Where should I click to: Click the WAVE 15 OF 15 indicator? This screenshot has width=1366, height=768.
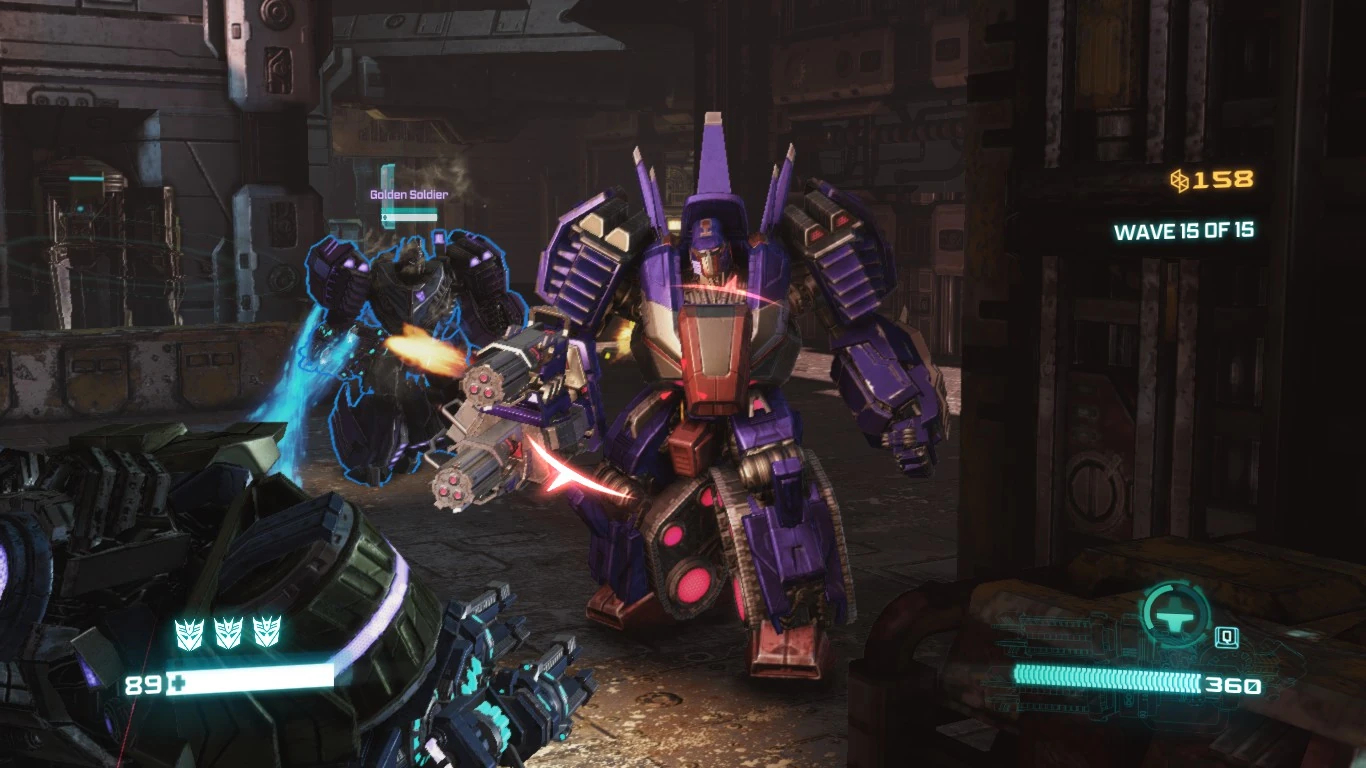tap(1186, 229)
